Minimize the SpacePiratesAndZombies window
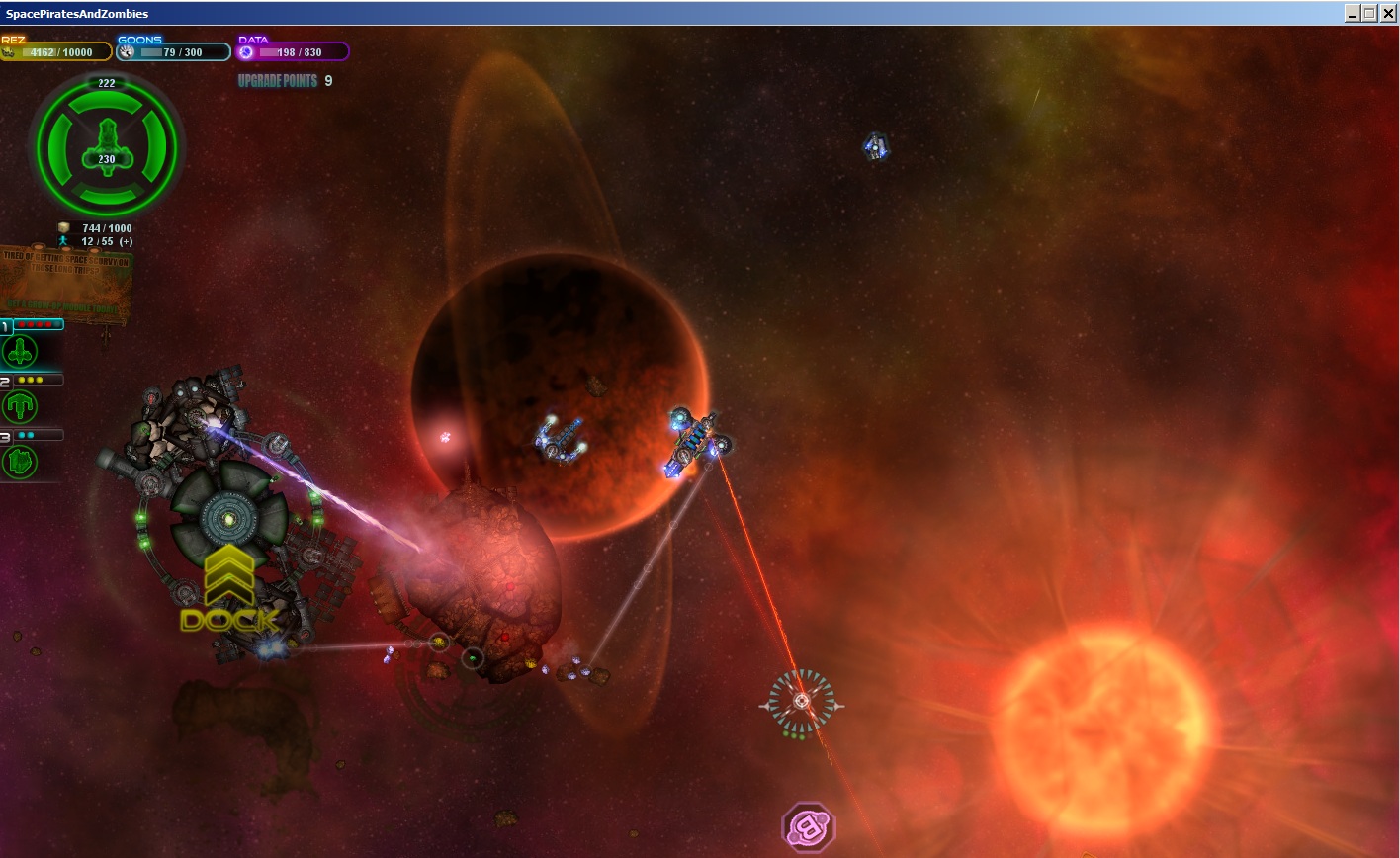1400x858 pixels. pos(1352,13)
